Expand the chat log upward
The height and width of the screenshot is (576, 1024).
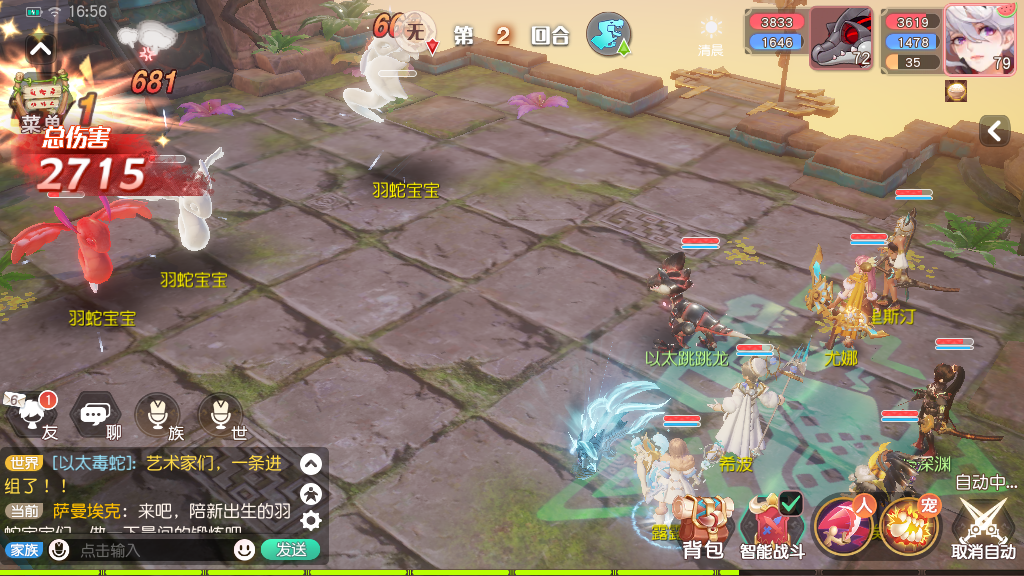(311, 464)
